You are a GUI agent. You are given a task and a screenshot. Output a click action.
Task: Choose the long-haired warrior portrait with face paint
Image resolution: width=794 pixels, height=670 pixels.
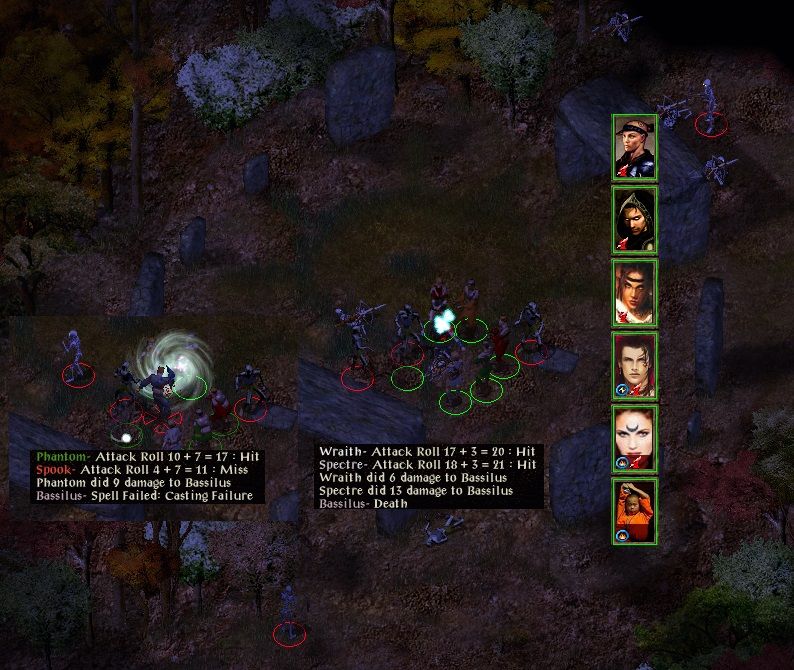pyautogui.click(x=634, y=293)
